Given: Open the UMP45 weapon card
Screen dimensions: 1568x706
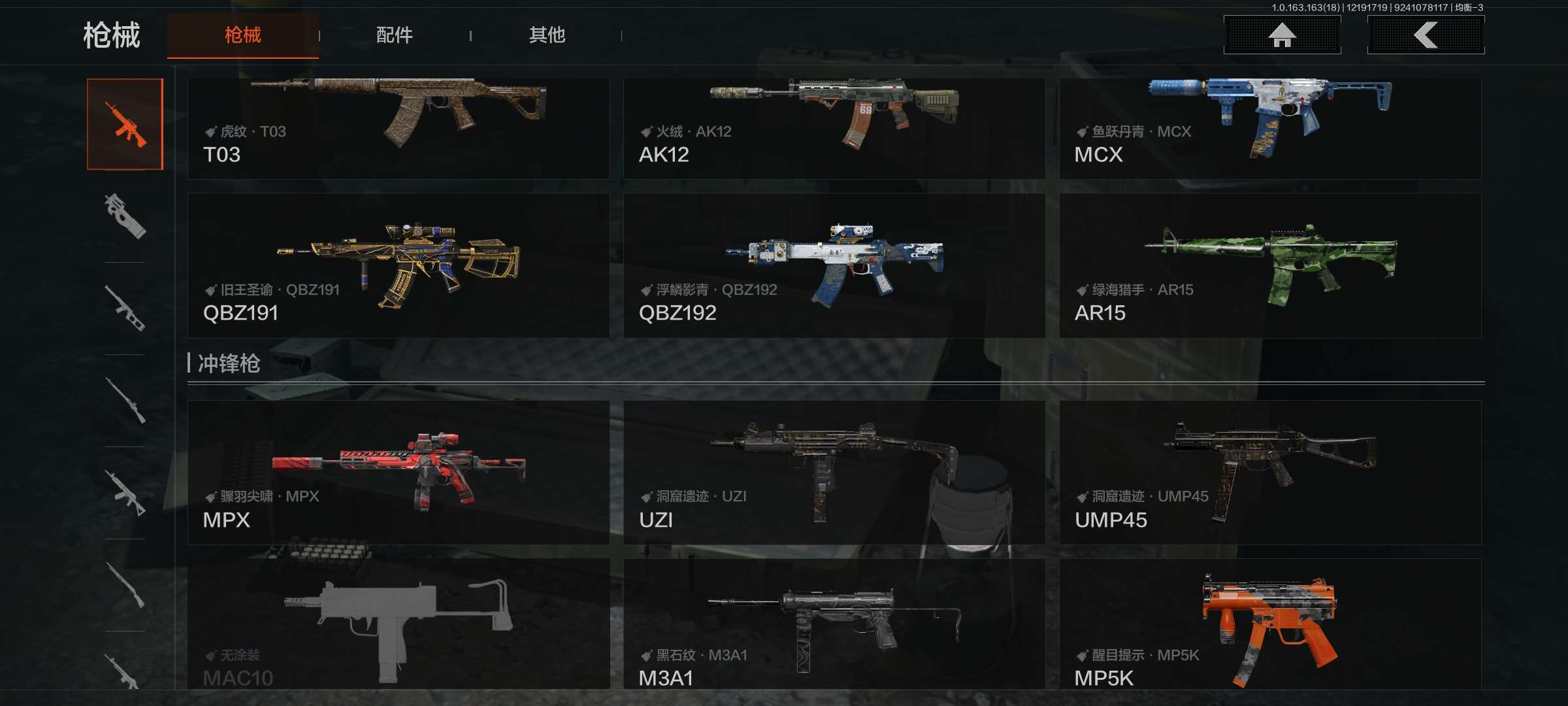Looking at the screenshot, I should coord(1270,472).
